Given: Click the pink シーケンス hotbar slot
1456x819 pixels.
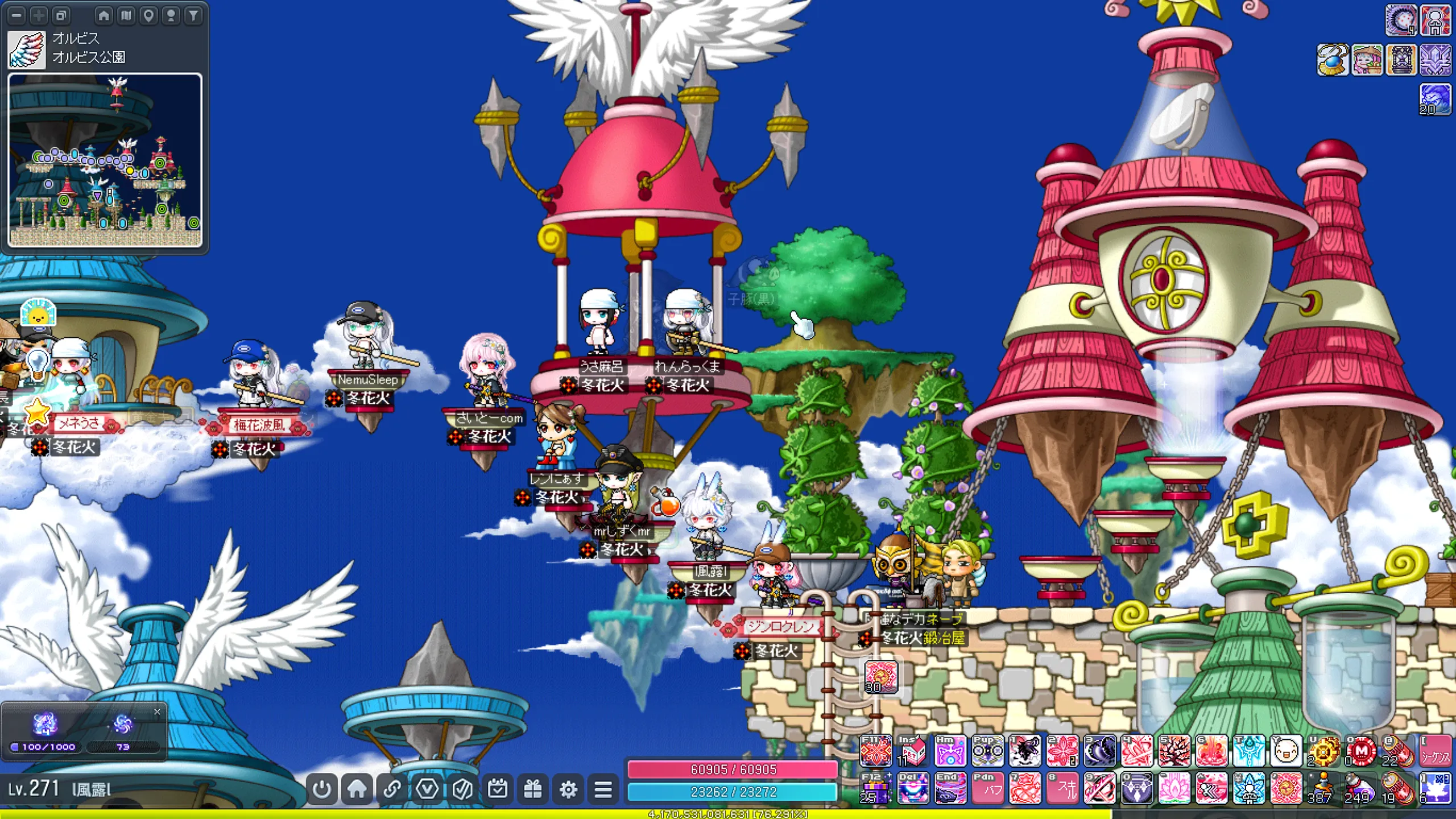Looking at the screenshot, I should point(1436,751).
